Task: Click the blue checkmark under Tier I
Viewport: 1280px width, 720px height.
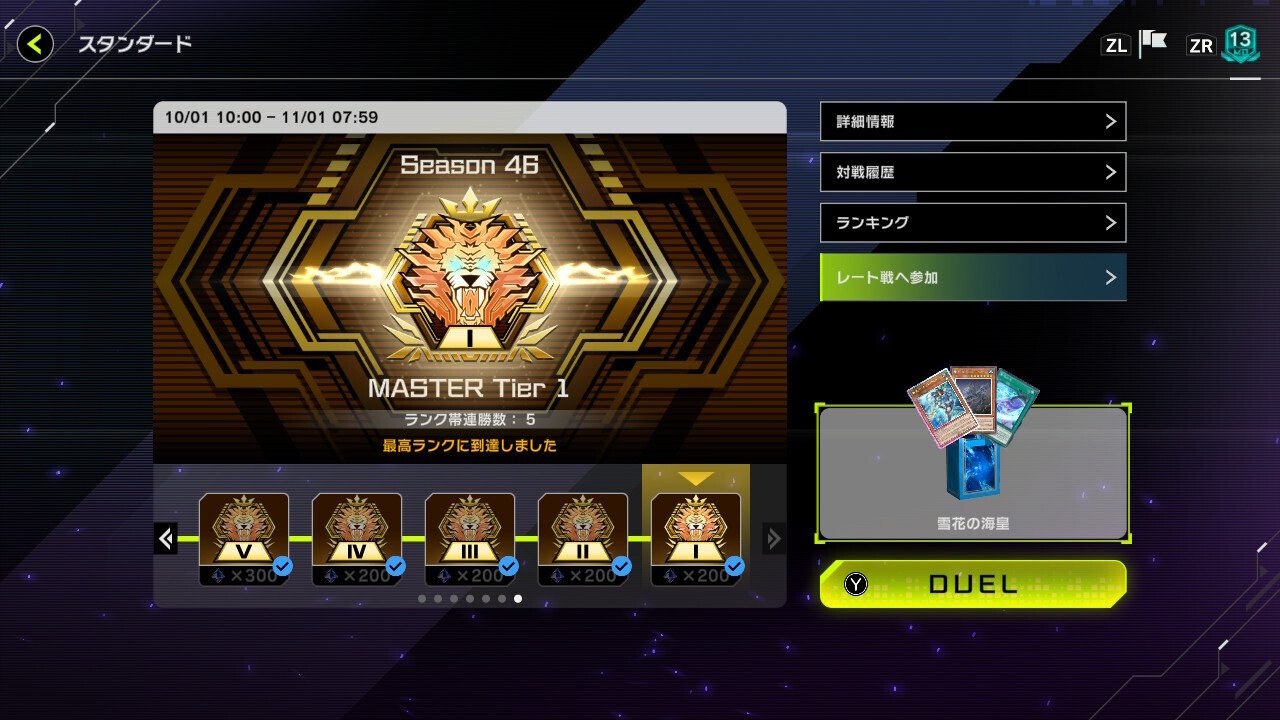Action: tap(735, 565)
